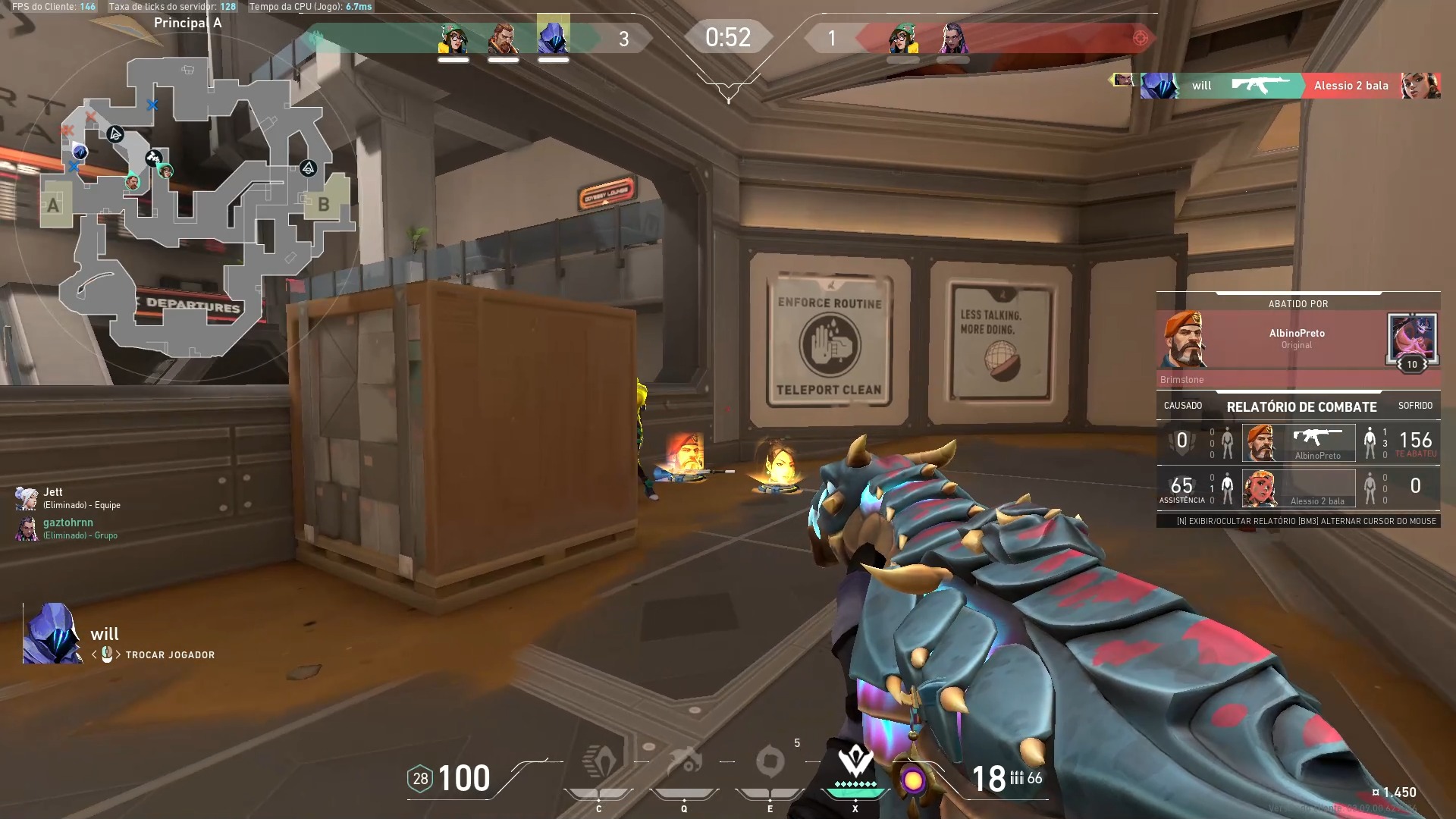Activate the C slot ability icon

599,763
